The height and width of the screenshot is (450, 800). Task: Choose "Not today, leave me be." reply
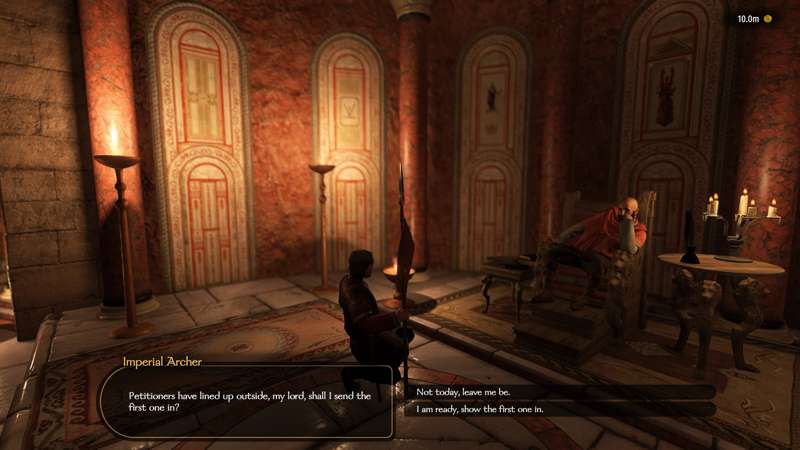(462, 391)
